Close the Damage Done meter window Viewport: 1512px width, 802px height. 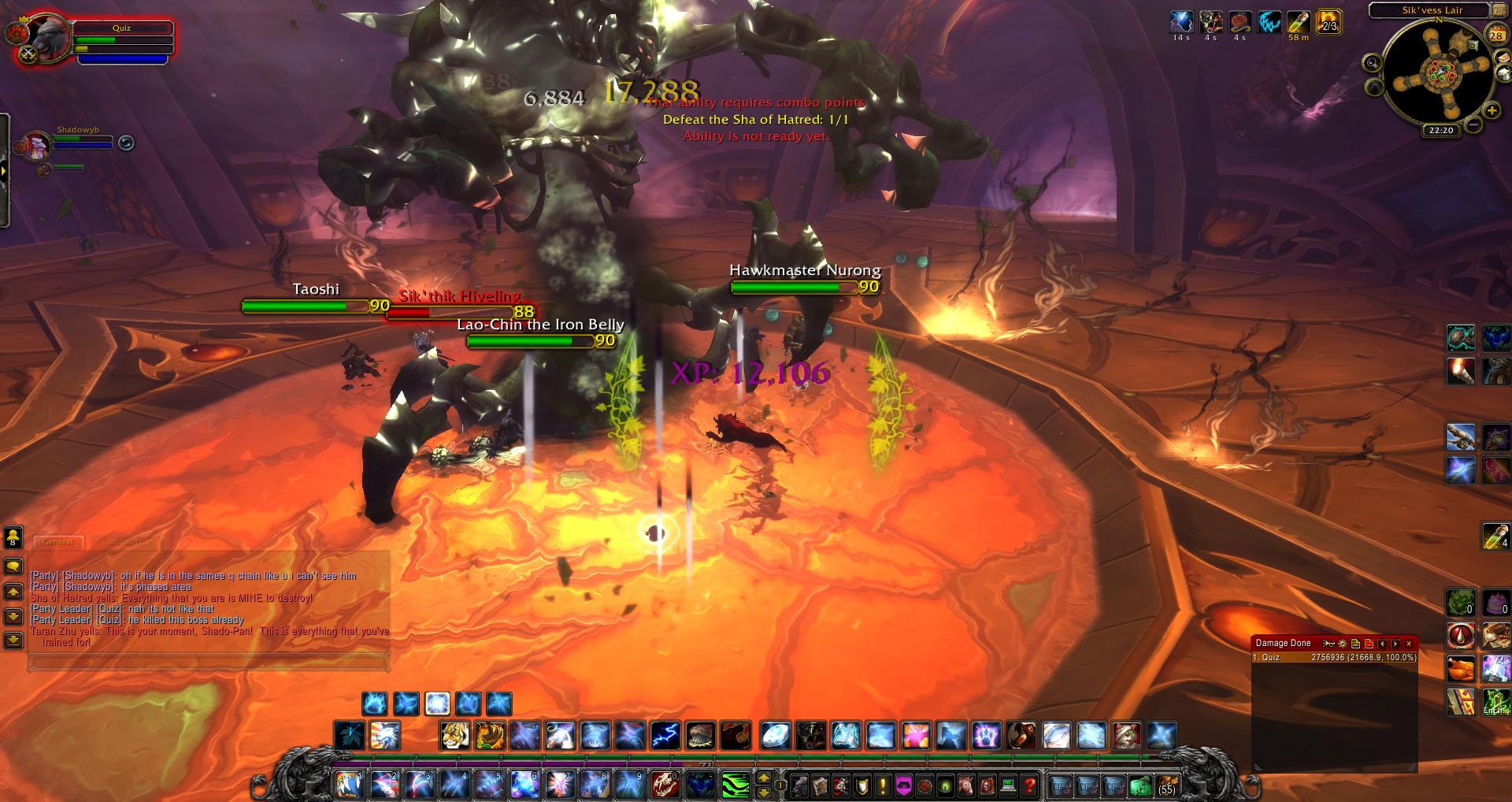coord(1409,644)
